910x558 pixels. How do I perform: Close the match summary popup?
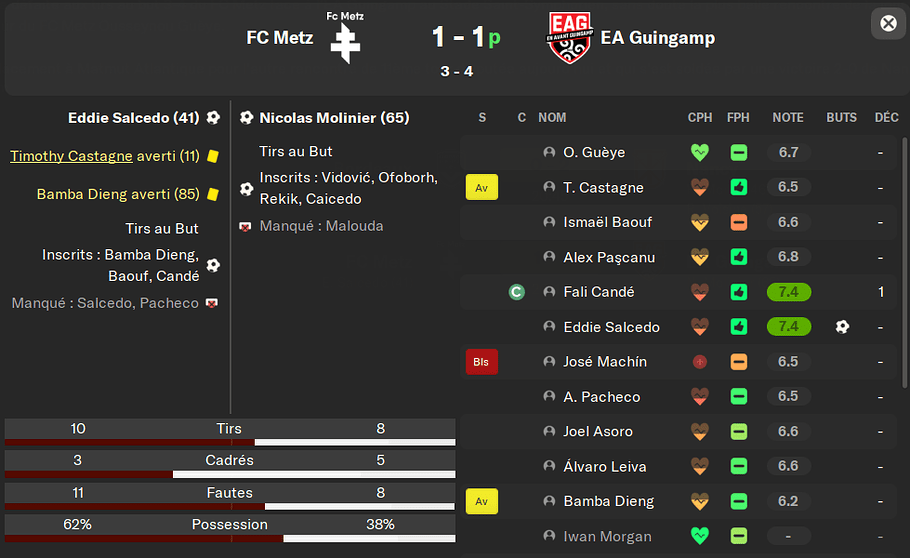[888, 23]
